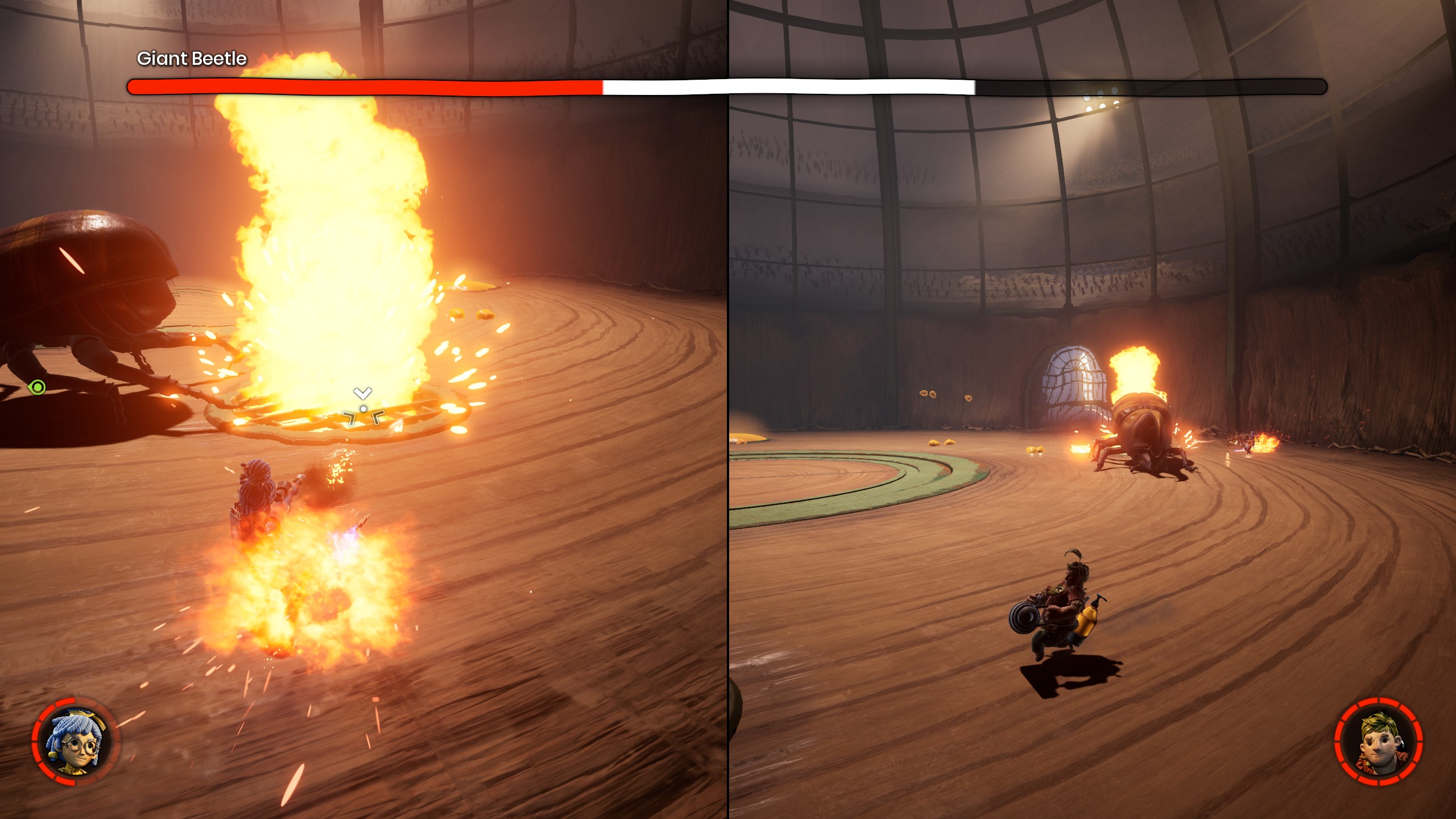The image size is (1456, 819).
Task: Click the green partner location marker
Action: [38, 387]
